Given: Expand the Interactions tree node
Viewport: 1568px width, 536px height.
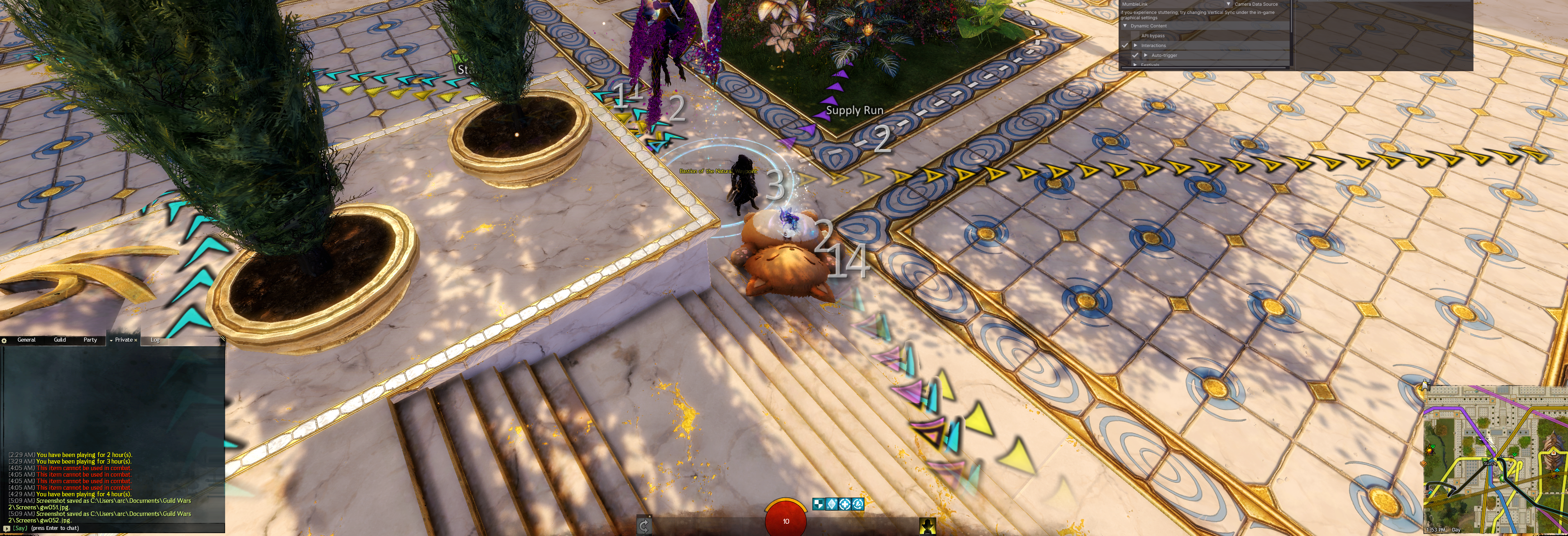Looking at the screenshot, I should pos(1136,46).
